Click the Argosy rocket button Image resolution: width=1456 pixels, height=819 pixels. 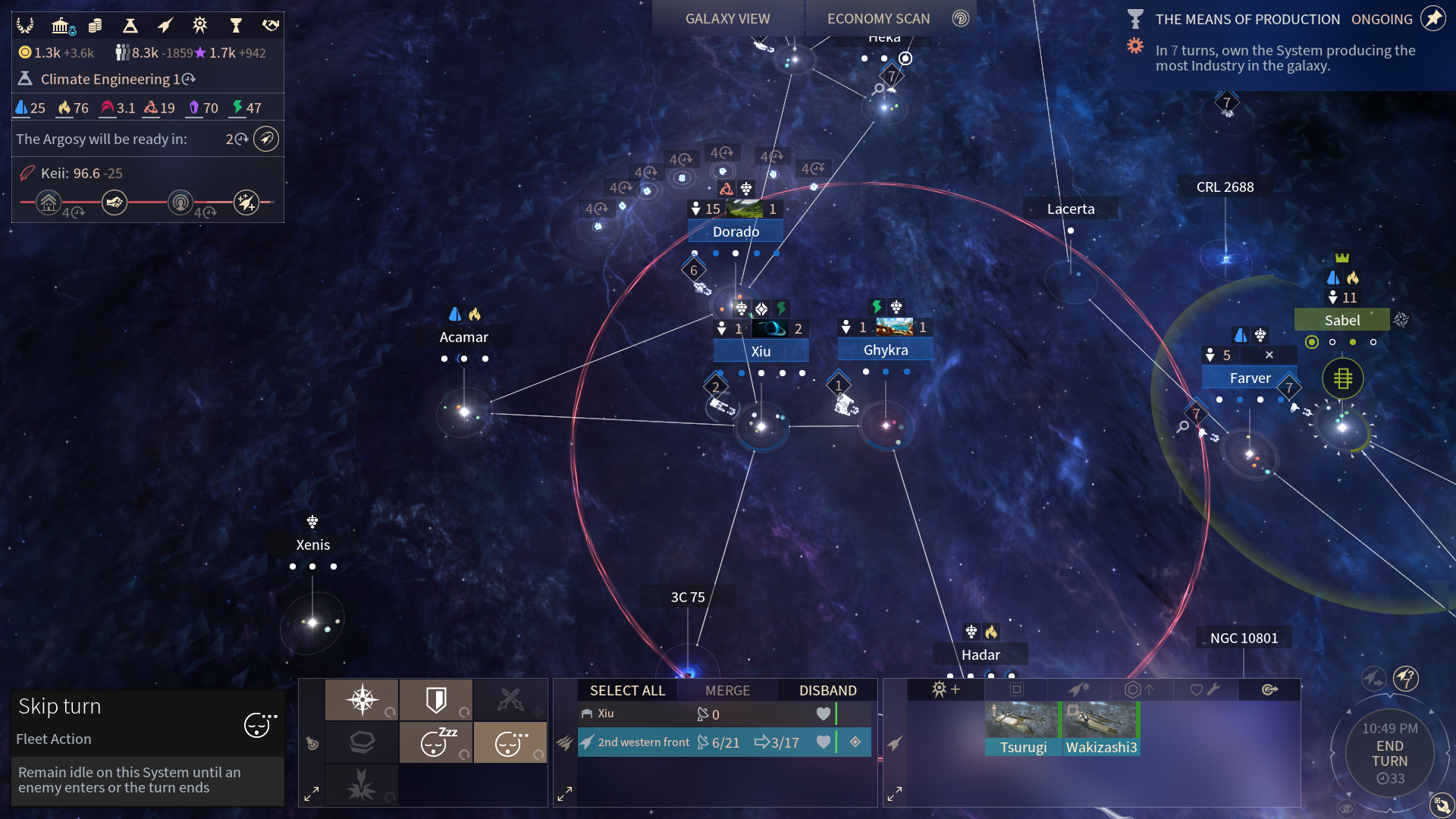tap(266, 139)
